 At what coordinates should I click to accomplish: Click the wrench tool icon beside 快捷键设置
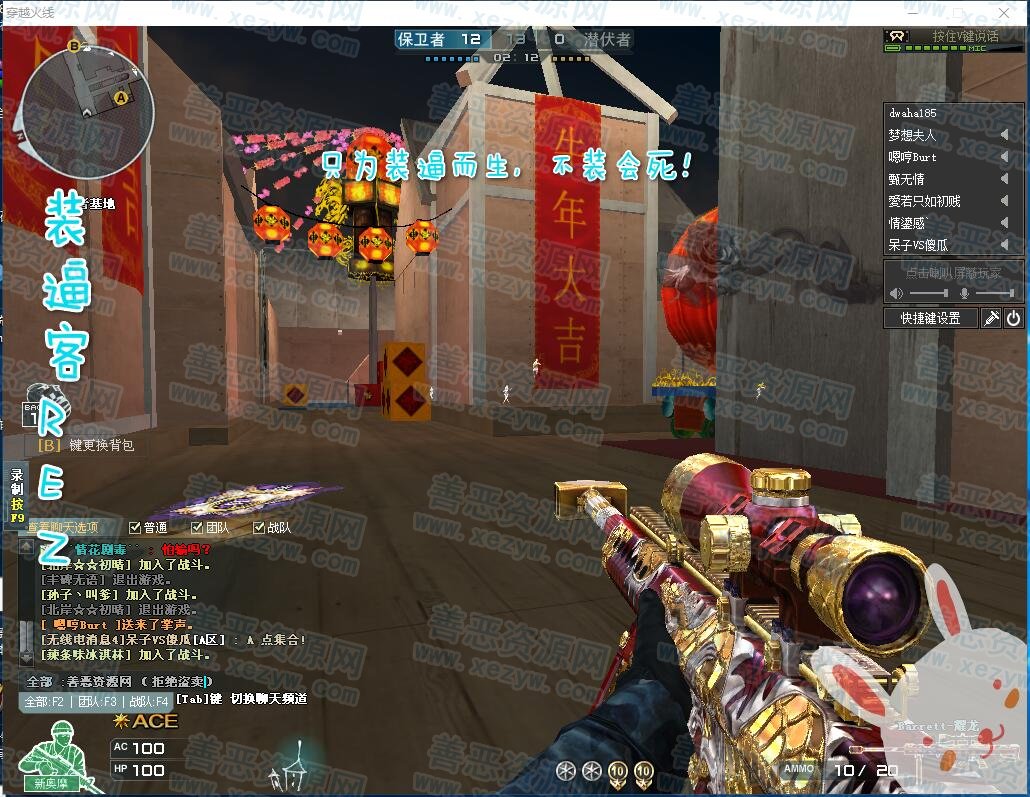coord(991,318)
